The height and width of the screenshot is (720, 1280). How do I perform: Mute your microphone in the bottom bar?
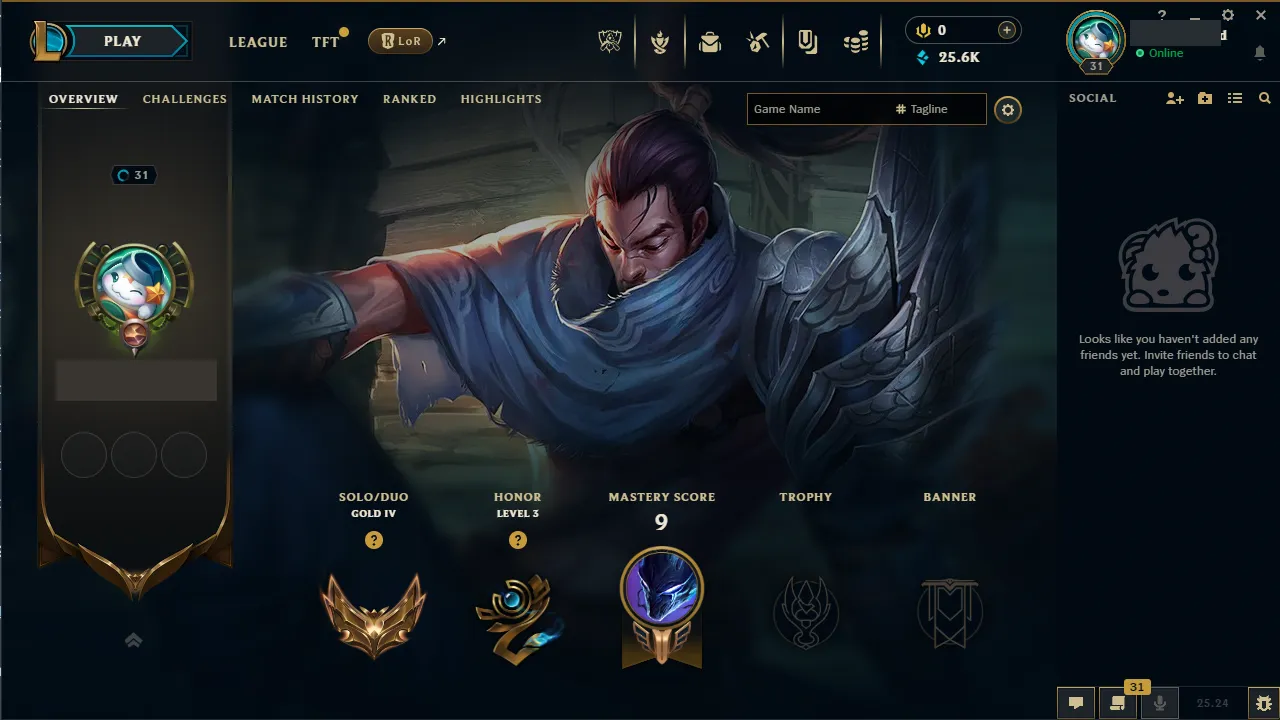(x=1161, y=703)
